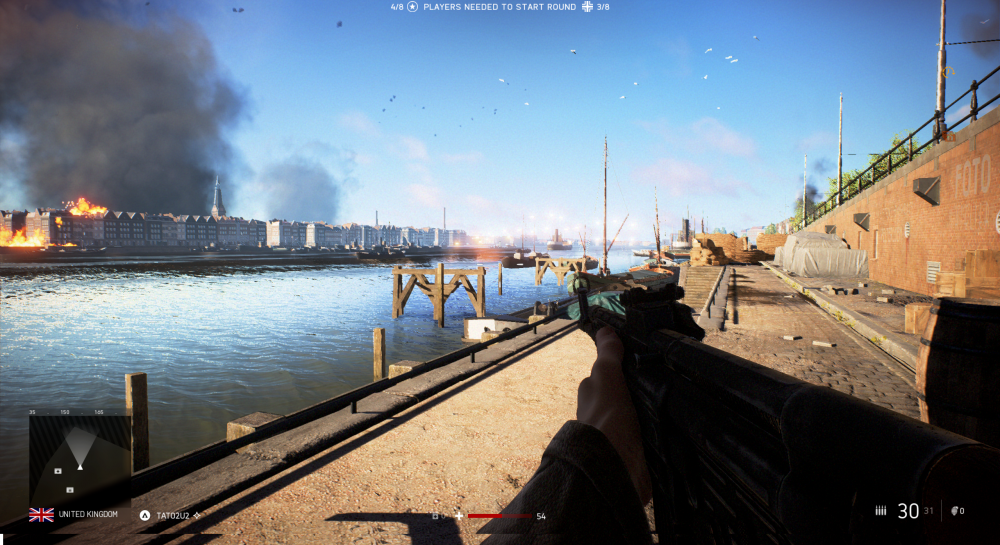The image size is (1000, 545).
Task: Click the white medic cross icon
Action: (459, 516)
